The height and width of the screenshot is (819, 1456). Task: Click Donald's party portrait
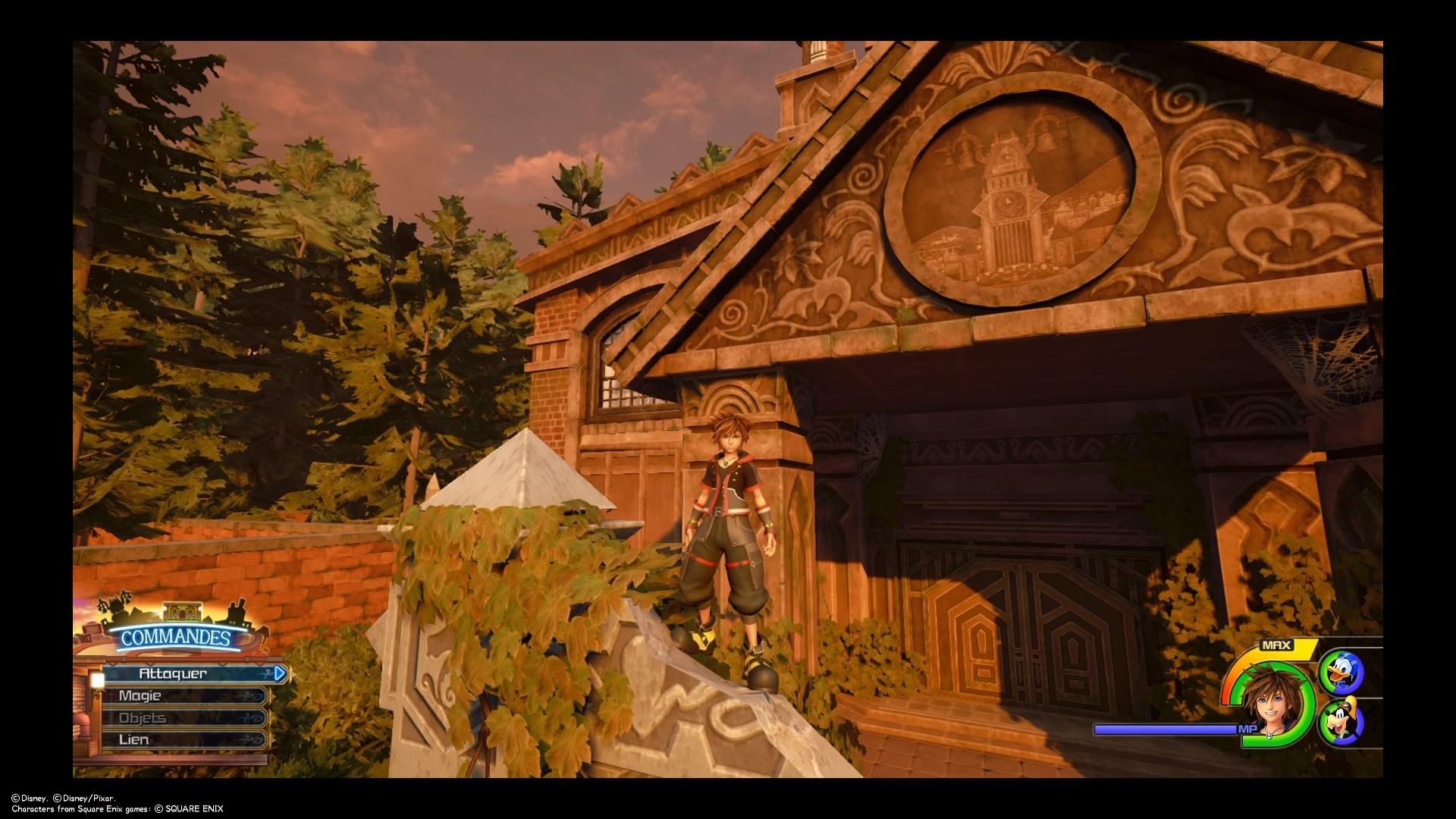pos(1341,672)
